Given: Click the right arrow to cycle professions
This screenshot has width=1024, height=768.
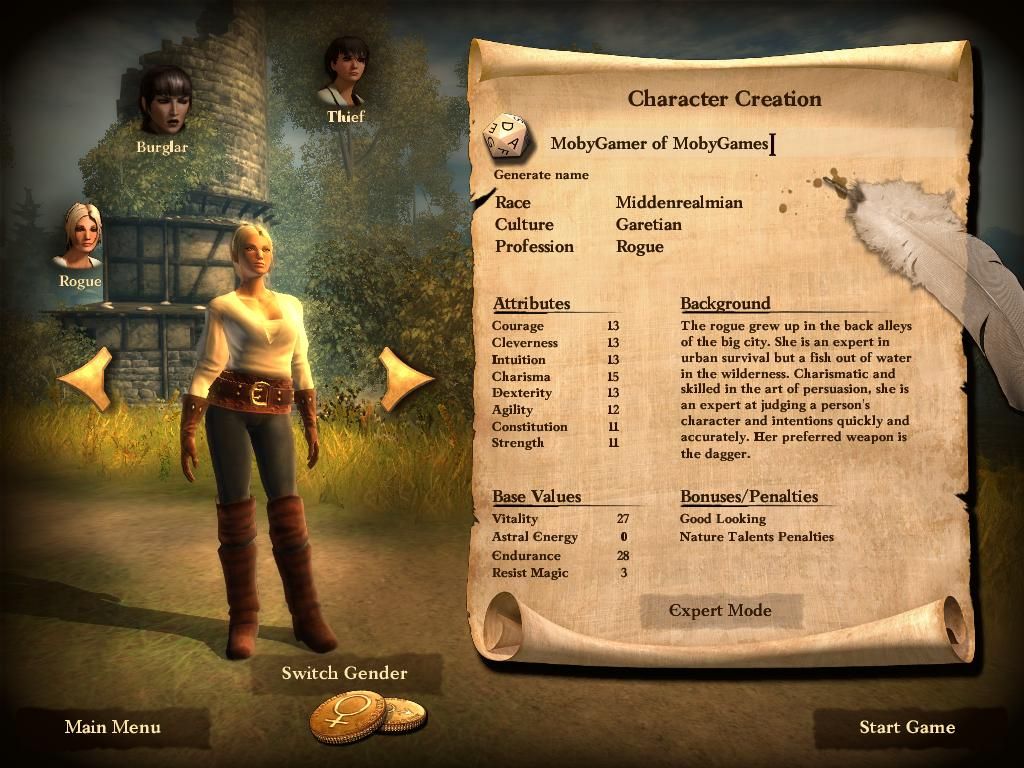Looking at the screenshot, I should tap(405, 378).
